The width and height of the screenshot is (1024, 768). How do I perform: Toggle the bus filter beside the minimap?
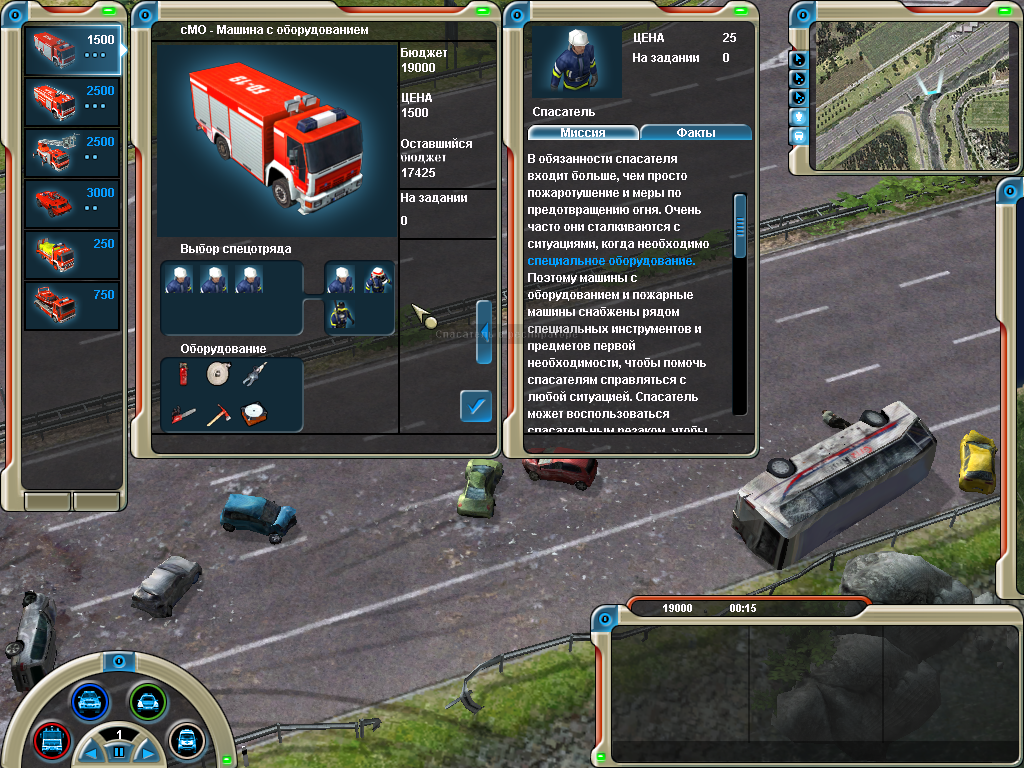799,135
